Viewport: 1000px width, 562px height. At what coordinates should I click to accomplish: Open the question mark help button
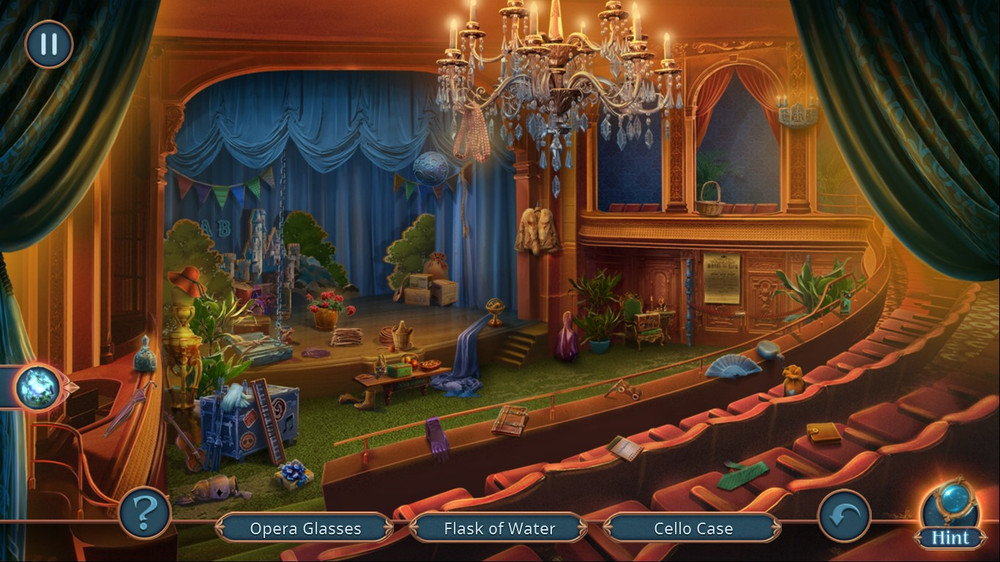point(144,514)
